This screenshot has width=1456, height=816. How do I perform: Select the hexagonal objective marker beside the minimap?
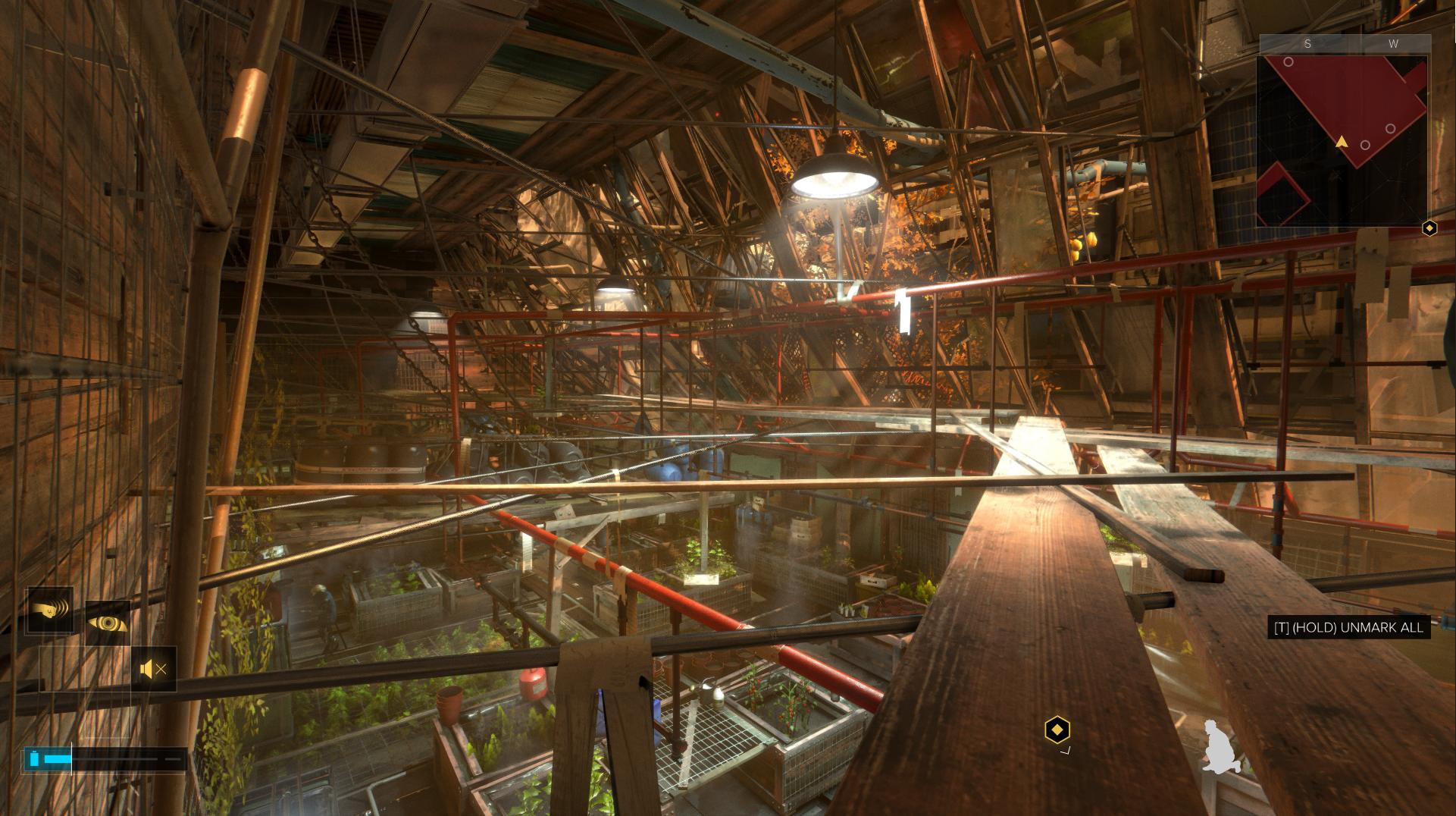pos(1429,228)
